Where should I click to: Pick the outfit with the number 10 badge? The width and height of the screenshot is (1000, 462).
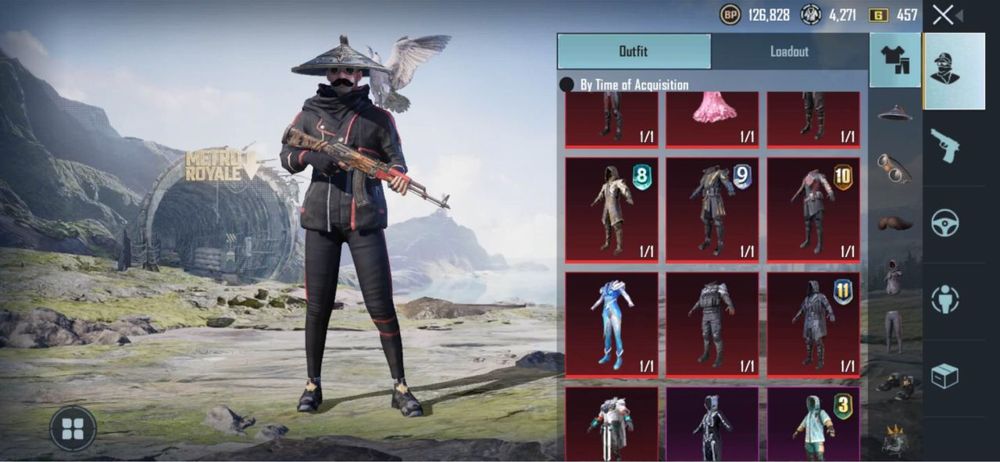tap(813, 209)
